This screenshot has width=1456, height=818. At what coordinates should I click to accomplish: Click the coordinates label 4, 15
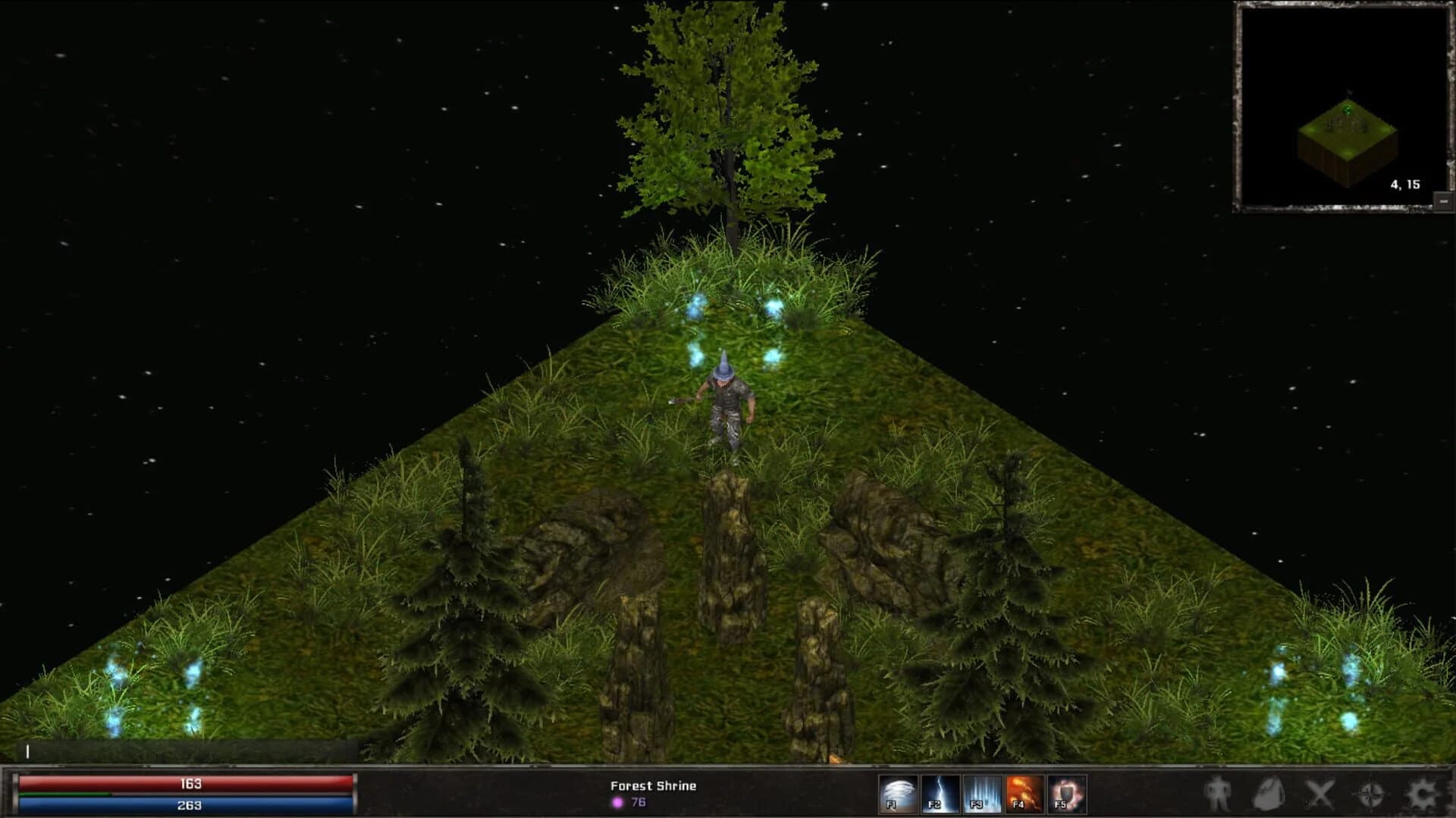click(1406, 184)
